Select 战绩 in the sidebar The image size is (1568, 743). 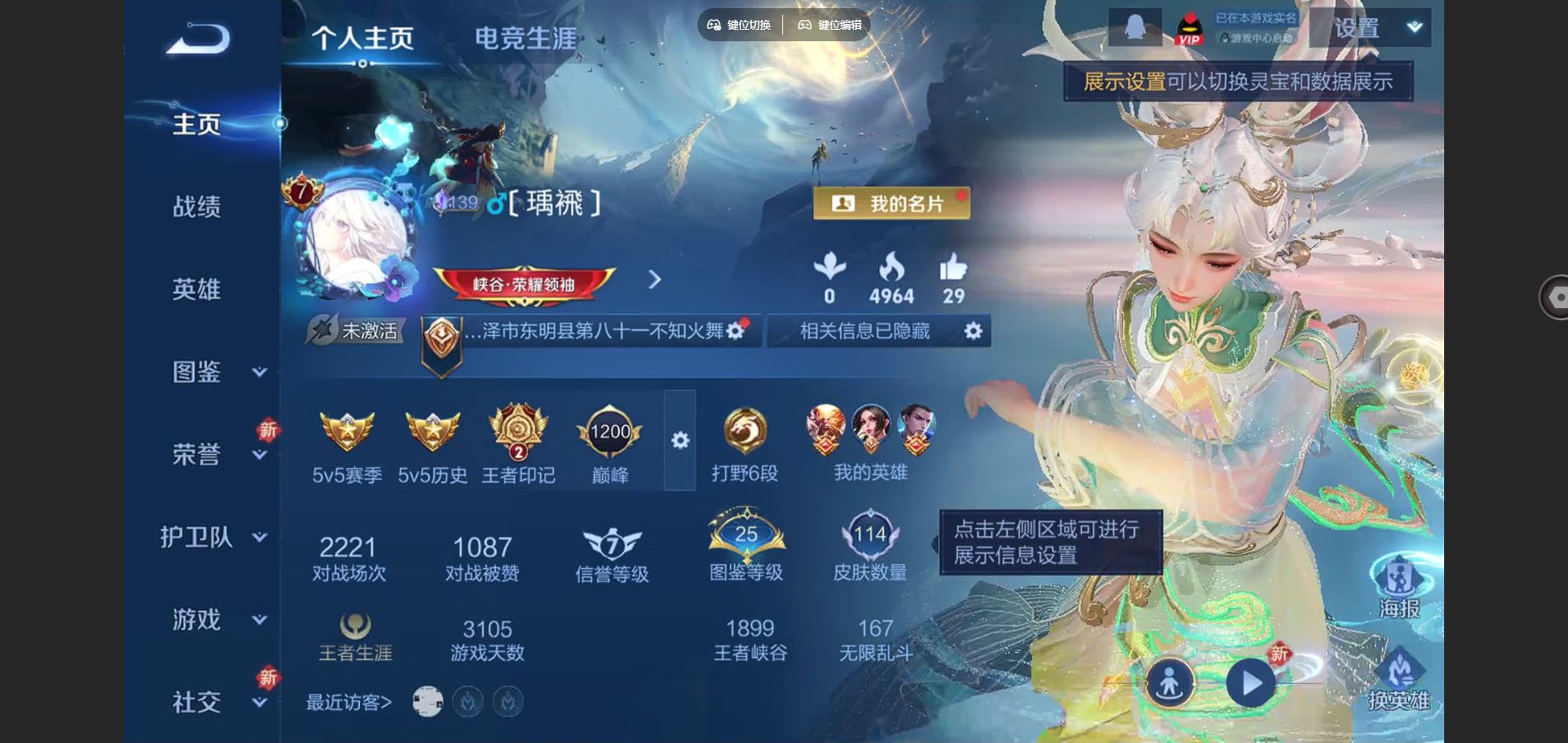197,207
